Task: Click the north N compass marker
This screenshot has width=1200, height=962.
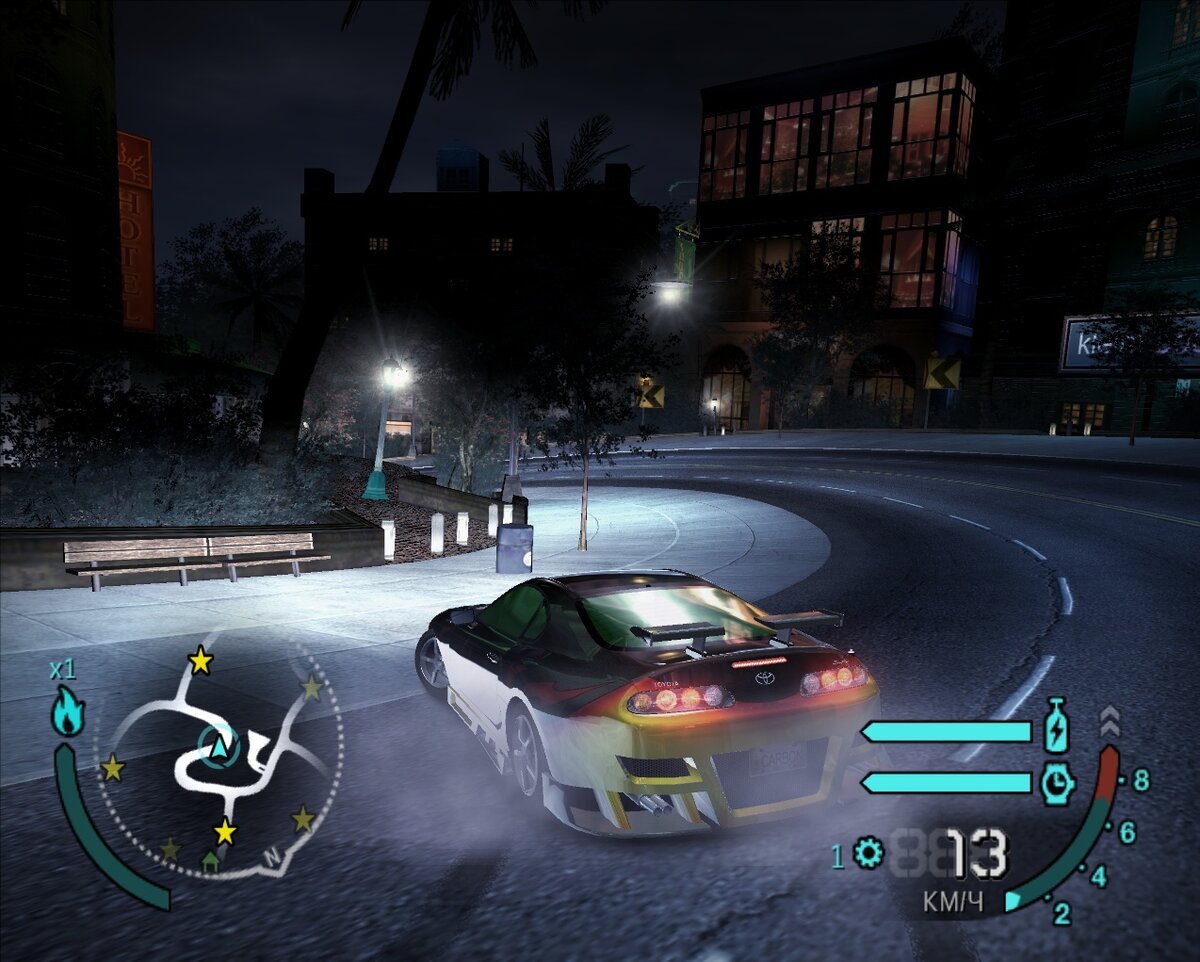Action: pos(270,856)
